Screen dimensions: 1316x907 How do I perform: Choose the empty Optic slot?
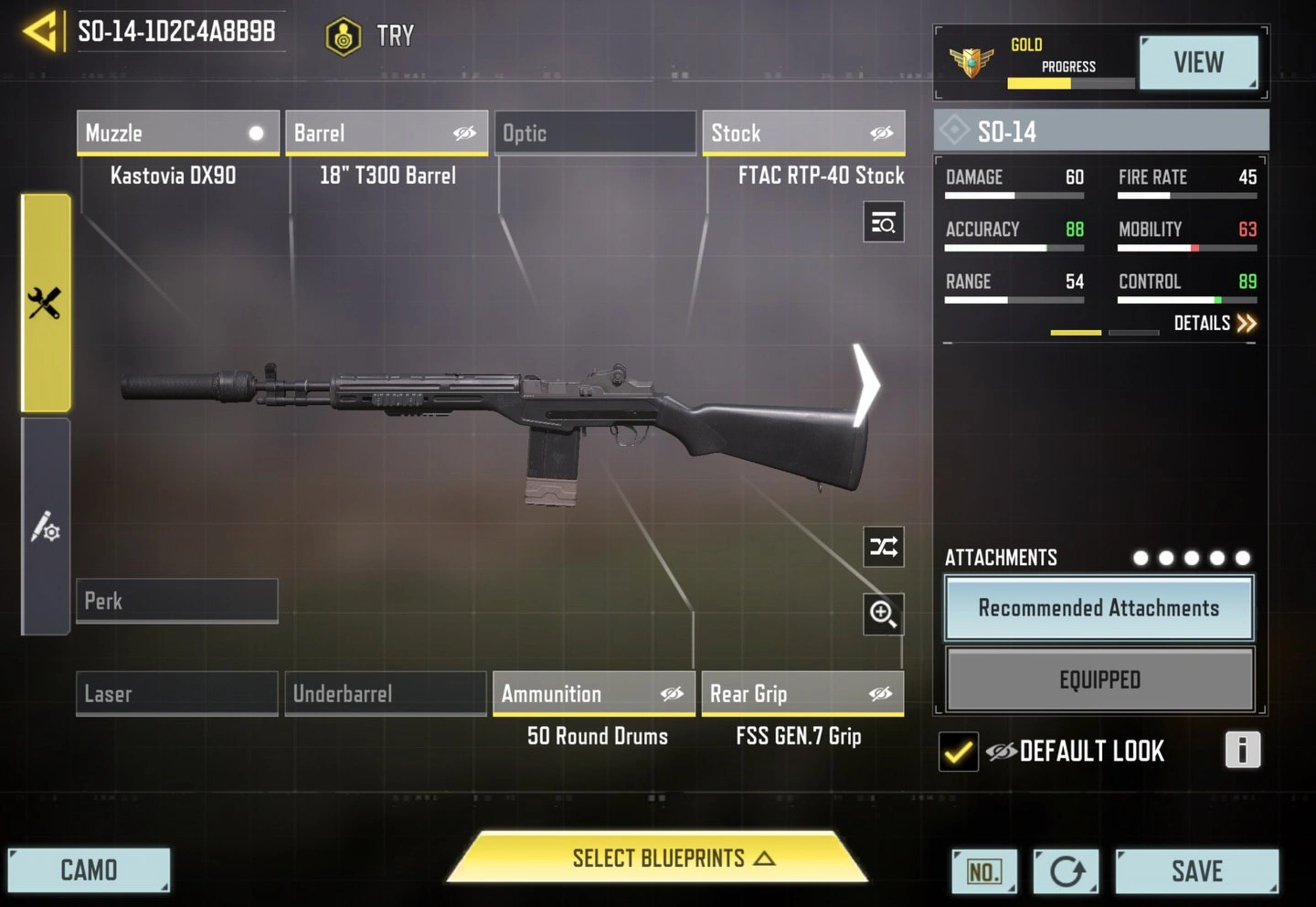tap(595, 133)
